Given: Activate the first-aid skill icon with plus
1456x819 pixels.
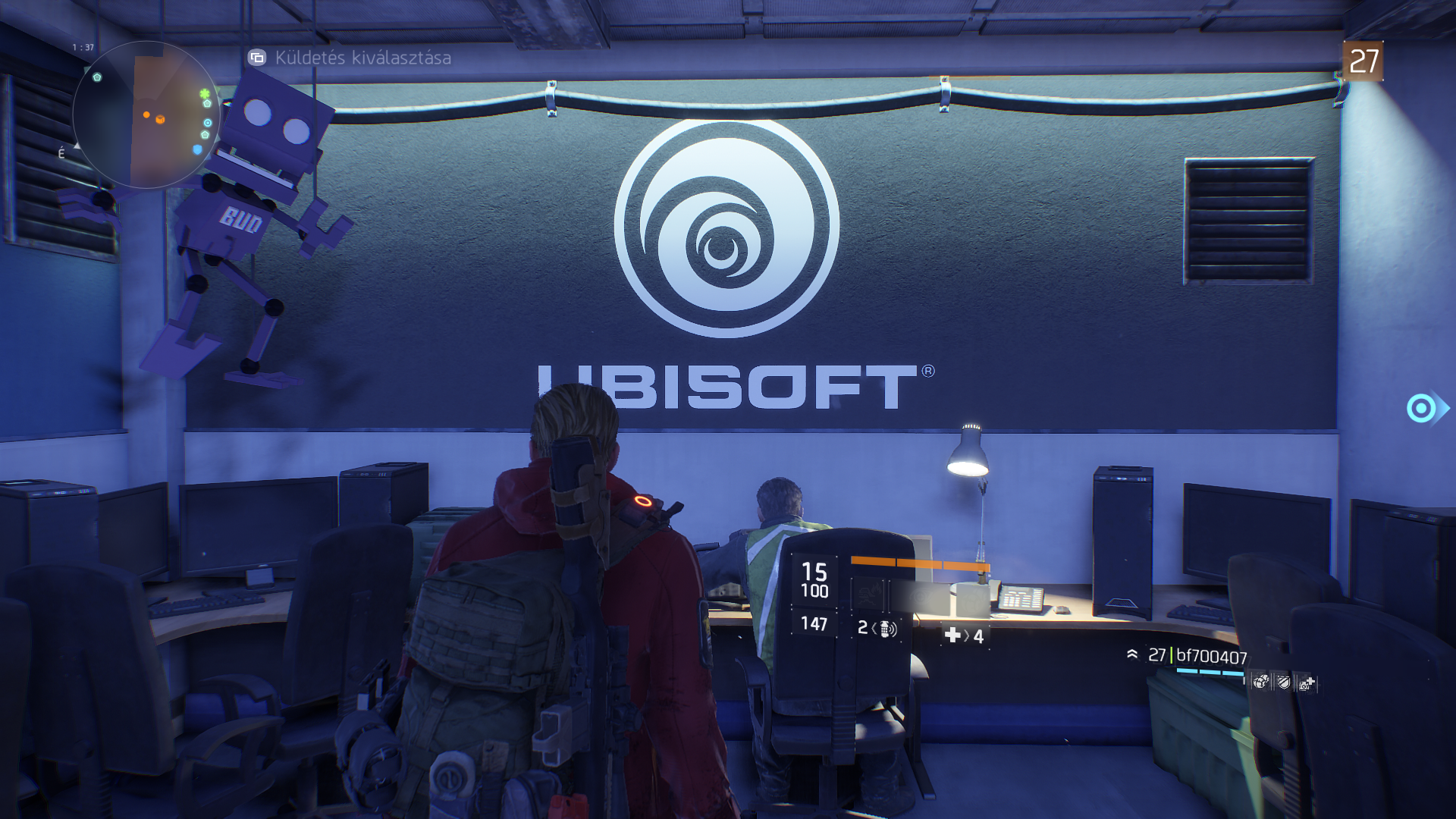Looking at the screenshot, I should tap(1306, 684).
